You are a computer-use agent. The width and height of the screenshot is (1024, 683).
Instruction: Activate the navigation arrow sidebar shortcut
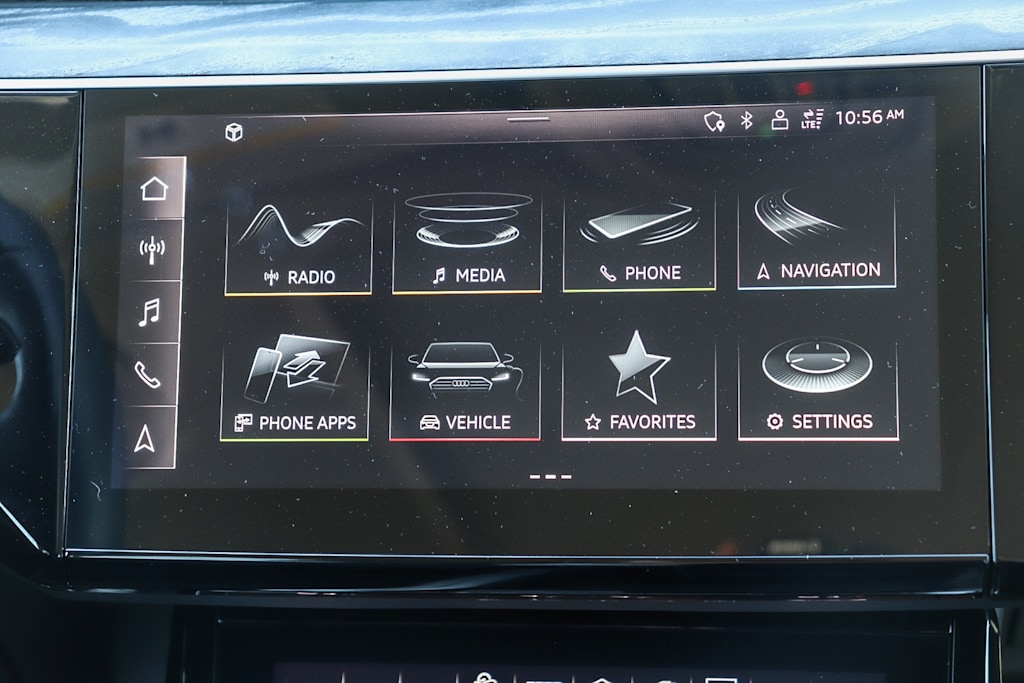click(x=145, y=438)
